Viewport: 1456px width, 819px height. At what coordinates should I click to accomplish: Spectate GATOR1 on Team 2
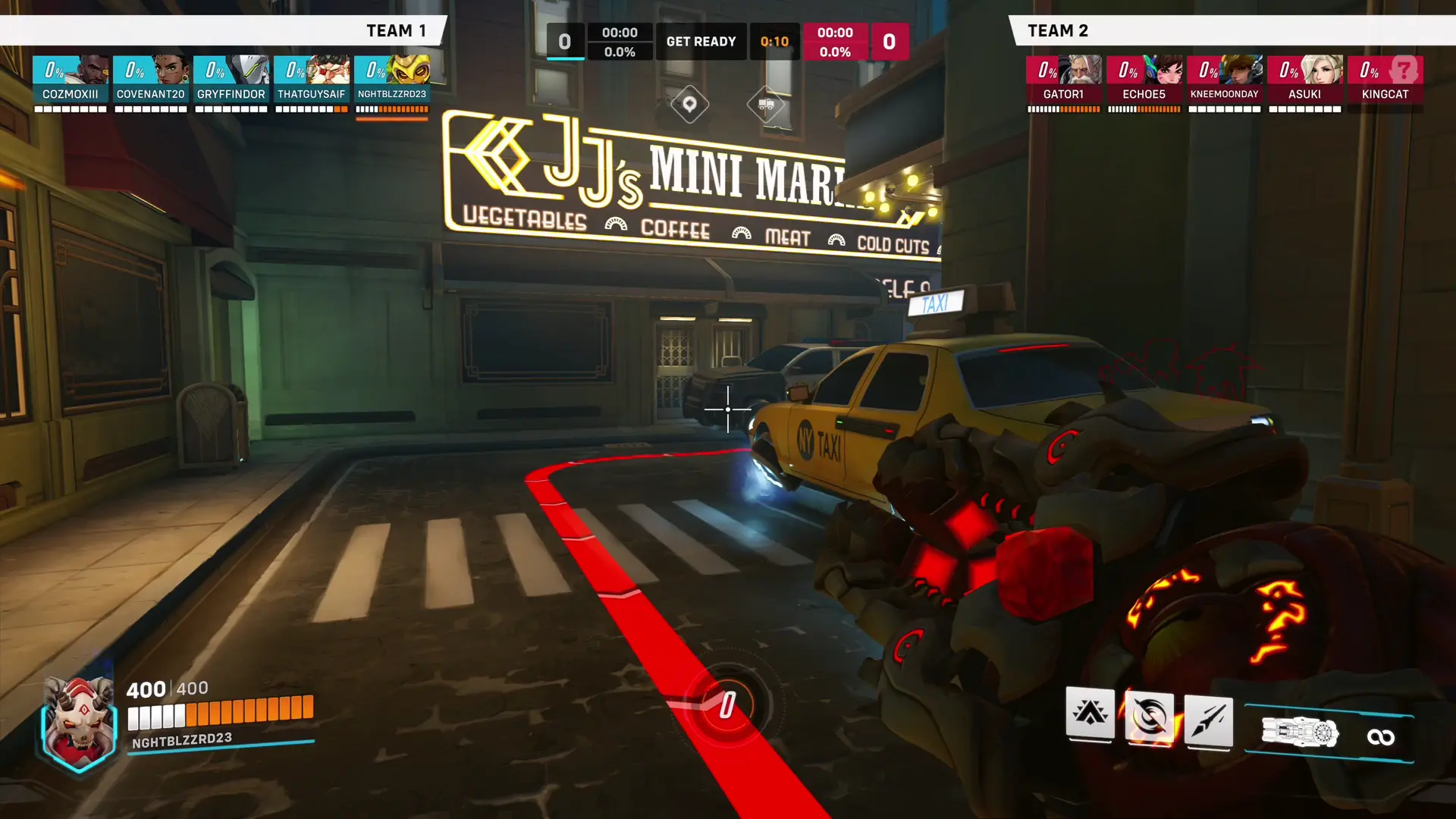[1063, 79]
